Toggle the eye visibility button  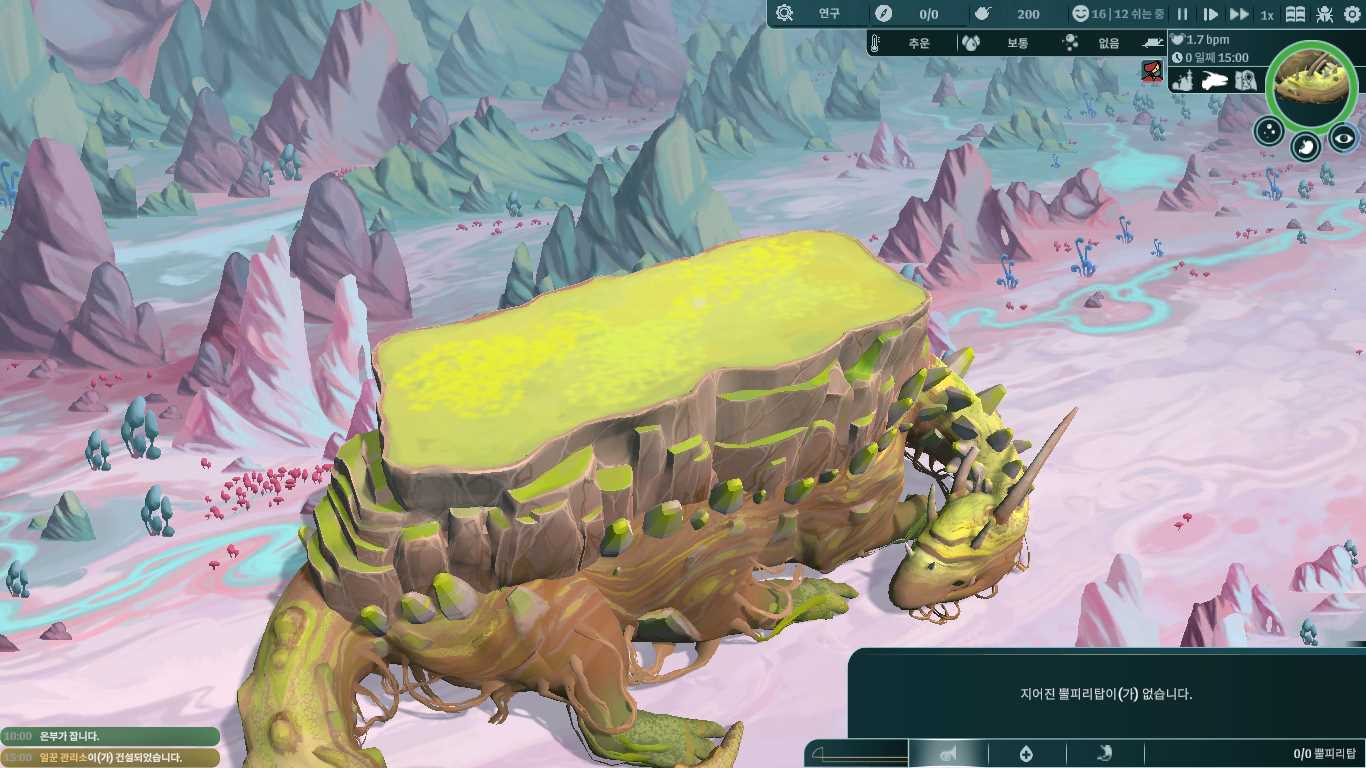tap(1343, 138)
